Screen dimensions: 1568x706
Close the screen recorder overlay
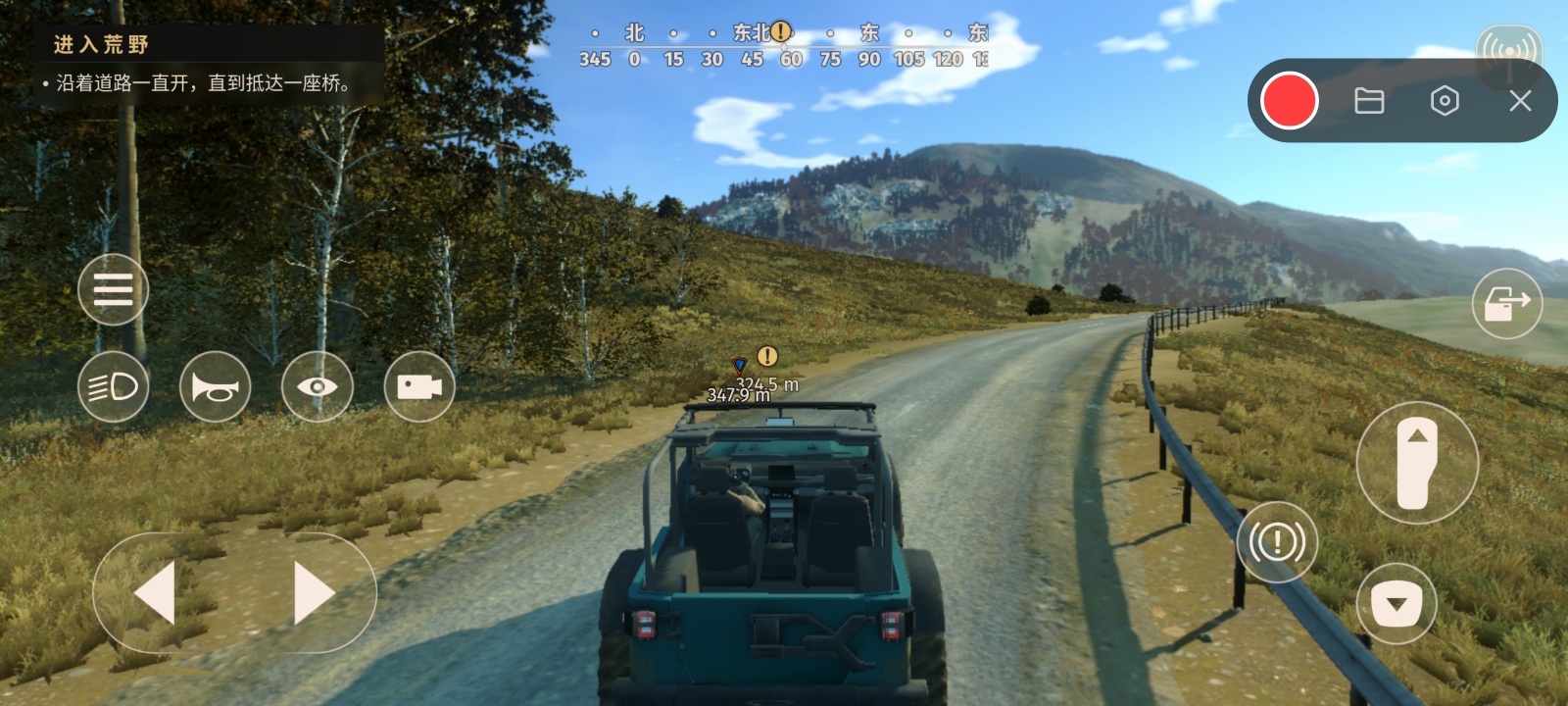click(x=1520, y=101)
